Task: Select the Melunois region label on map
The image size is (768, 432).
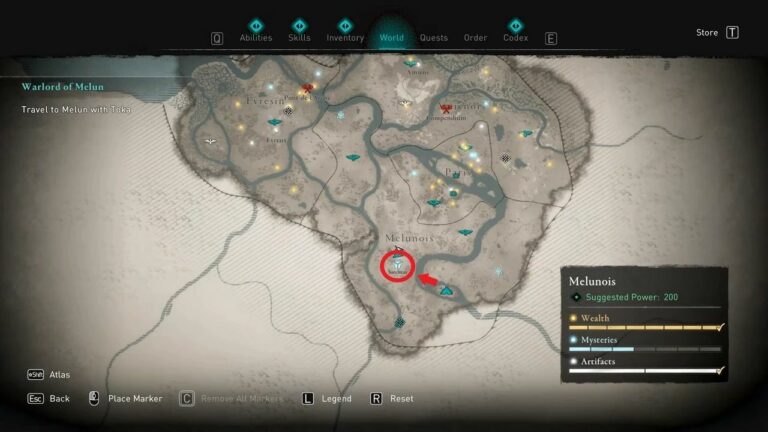Action: [x=409, y=239]
